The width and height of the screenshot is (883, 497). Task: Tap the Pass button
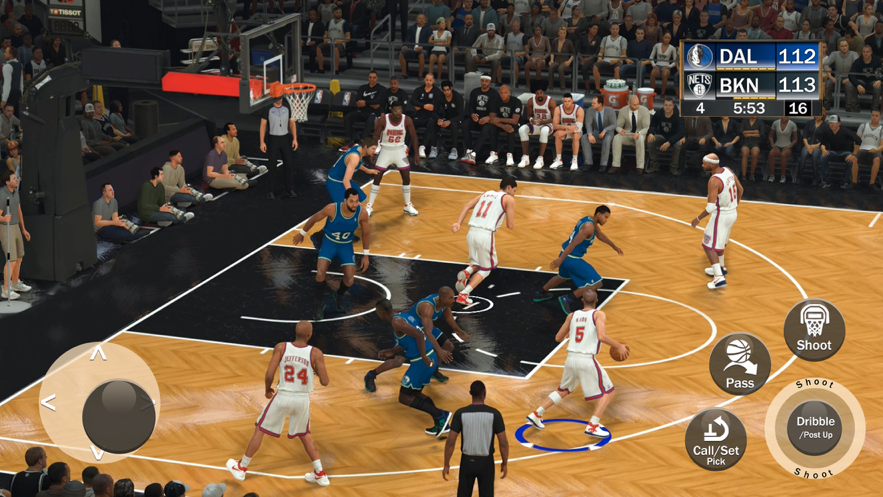[x=740, y=364]
